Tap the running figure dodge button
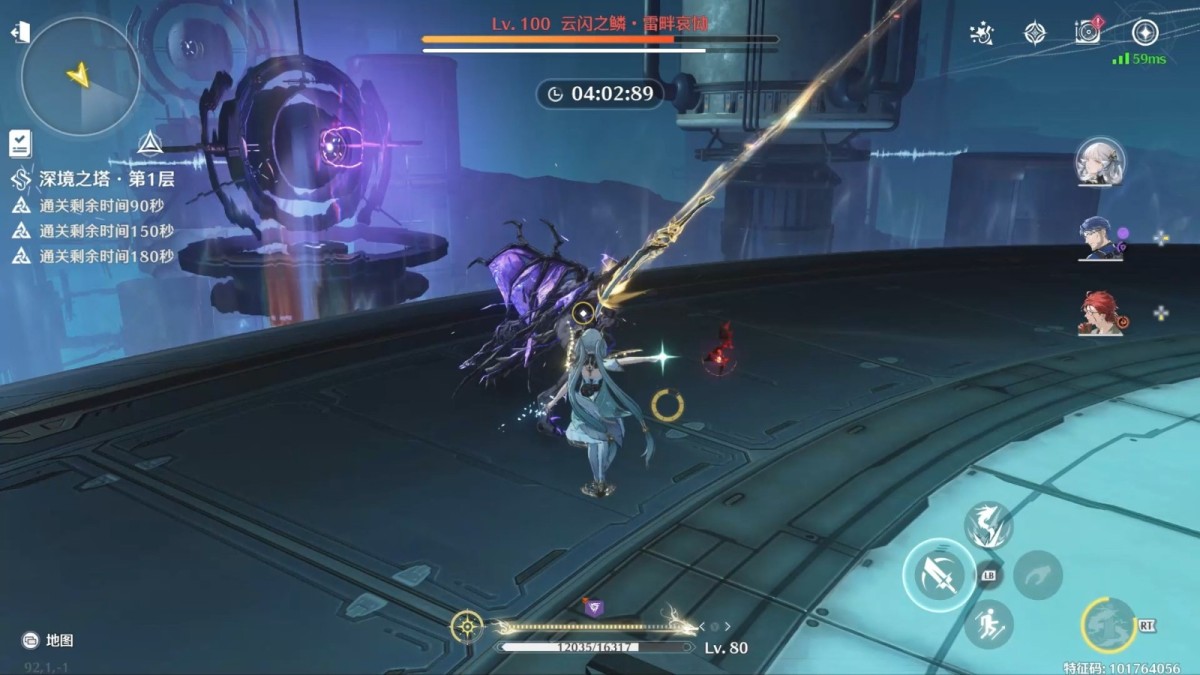This screenshot has height=675, width=1200. click(x=988, y=624)
